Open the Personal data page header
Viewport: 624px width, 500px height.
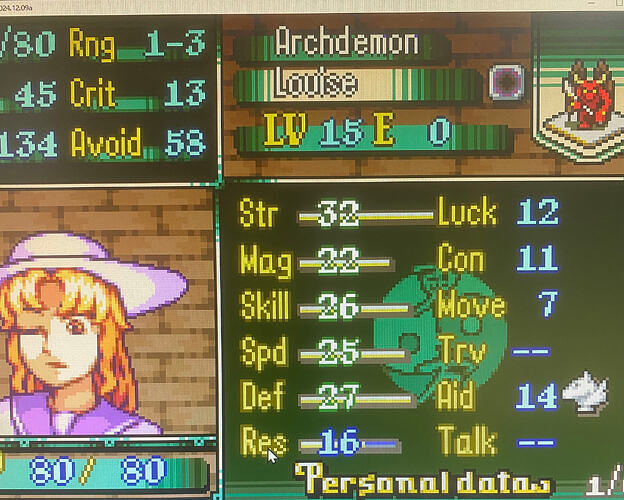click(x=420, y=478)
